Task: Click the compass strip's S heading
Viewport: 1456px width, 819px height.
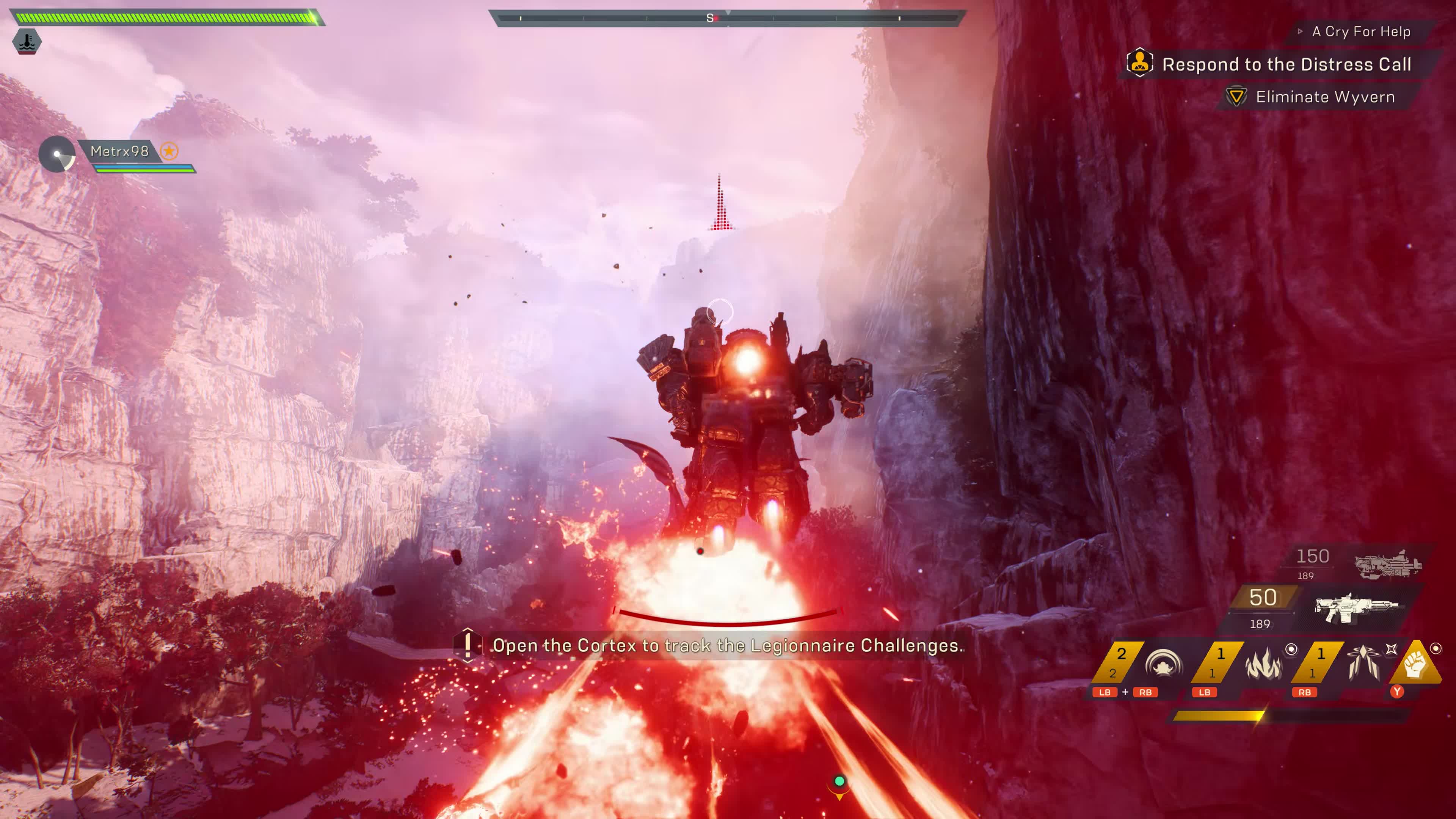Action: [x=710, y=18]
